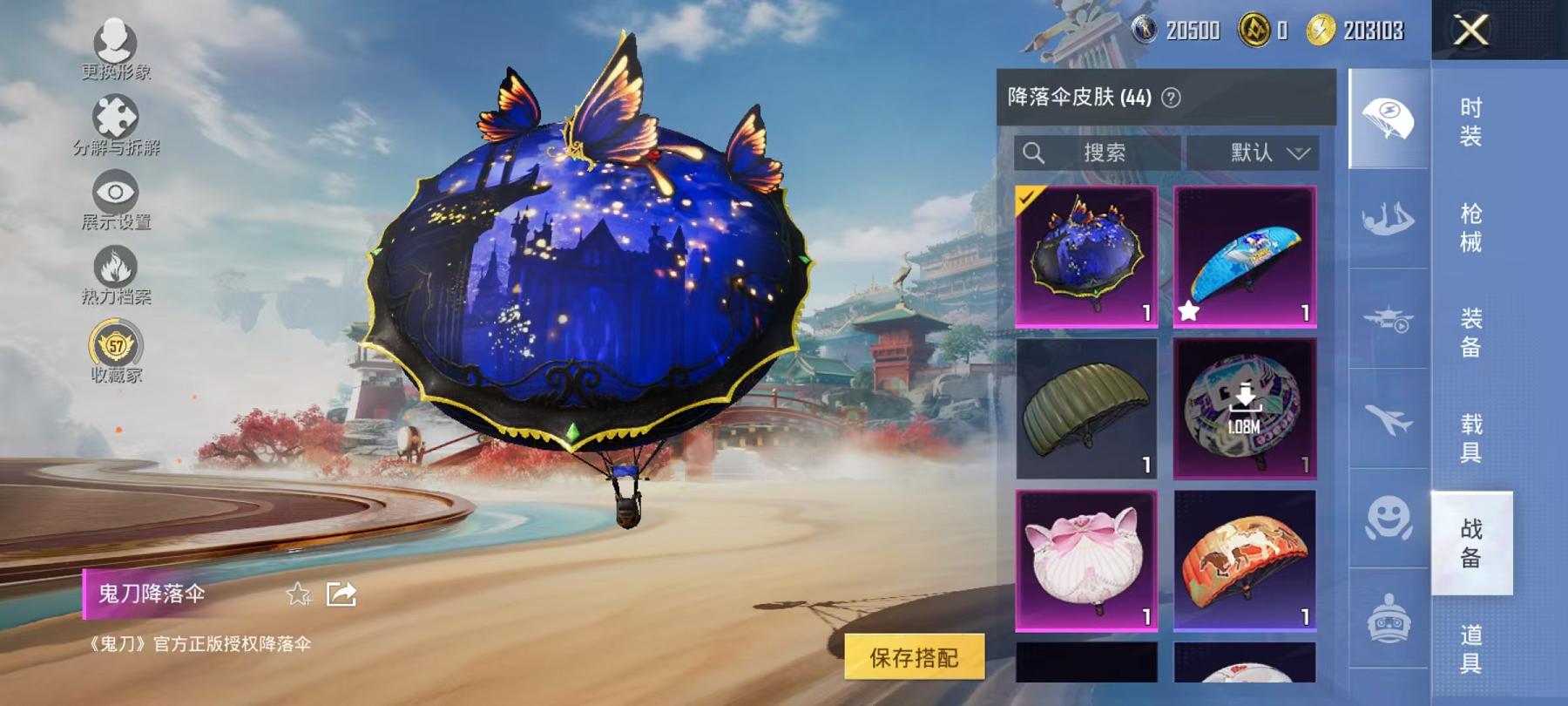Viewport: 1568px width, 706px height.
Task: Toggle the star on the blue parachute skin
Action: click(1187, 312)
